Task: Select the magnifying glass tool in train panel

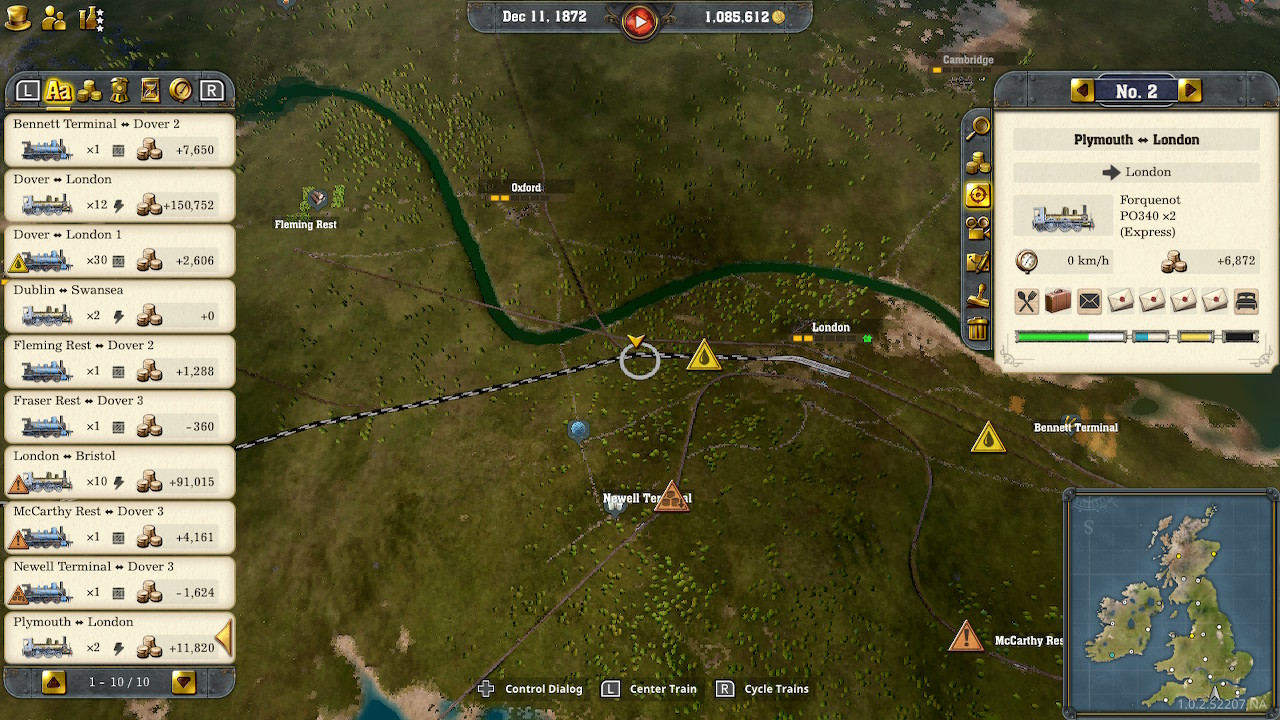Action: pos(977,126)
